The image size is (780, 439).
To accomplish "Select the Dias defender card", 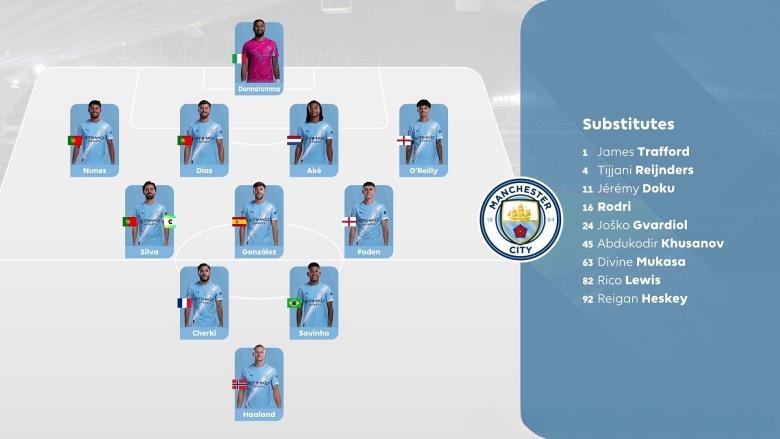I will tap(204, 140).
